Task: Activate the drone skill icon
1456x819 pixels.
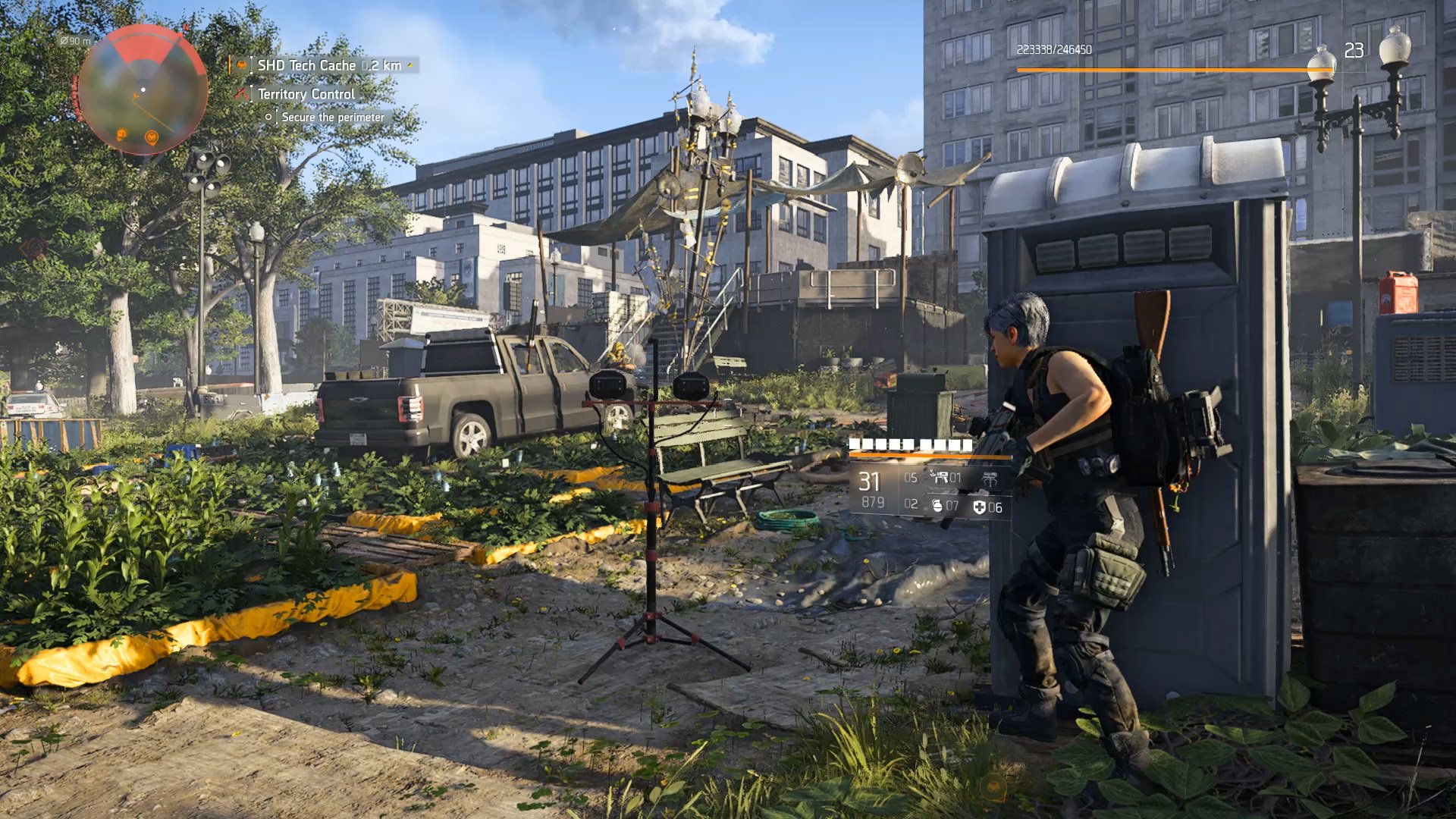Action: [x=990, y=479]
